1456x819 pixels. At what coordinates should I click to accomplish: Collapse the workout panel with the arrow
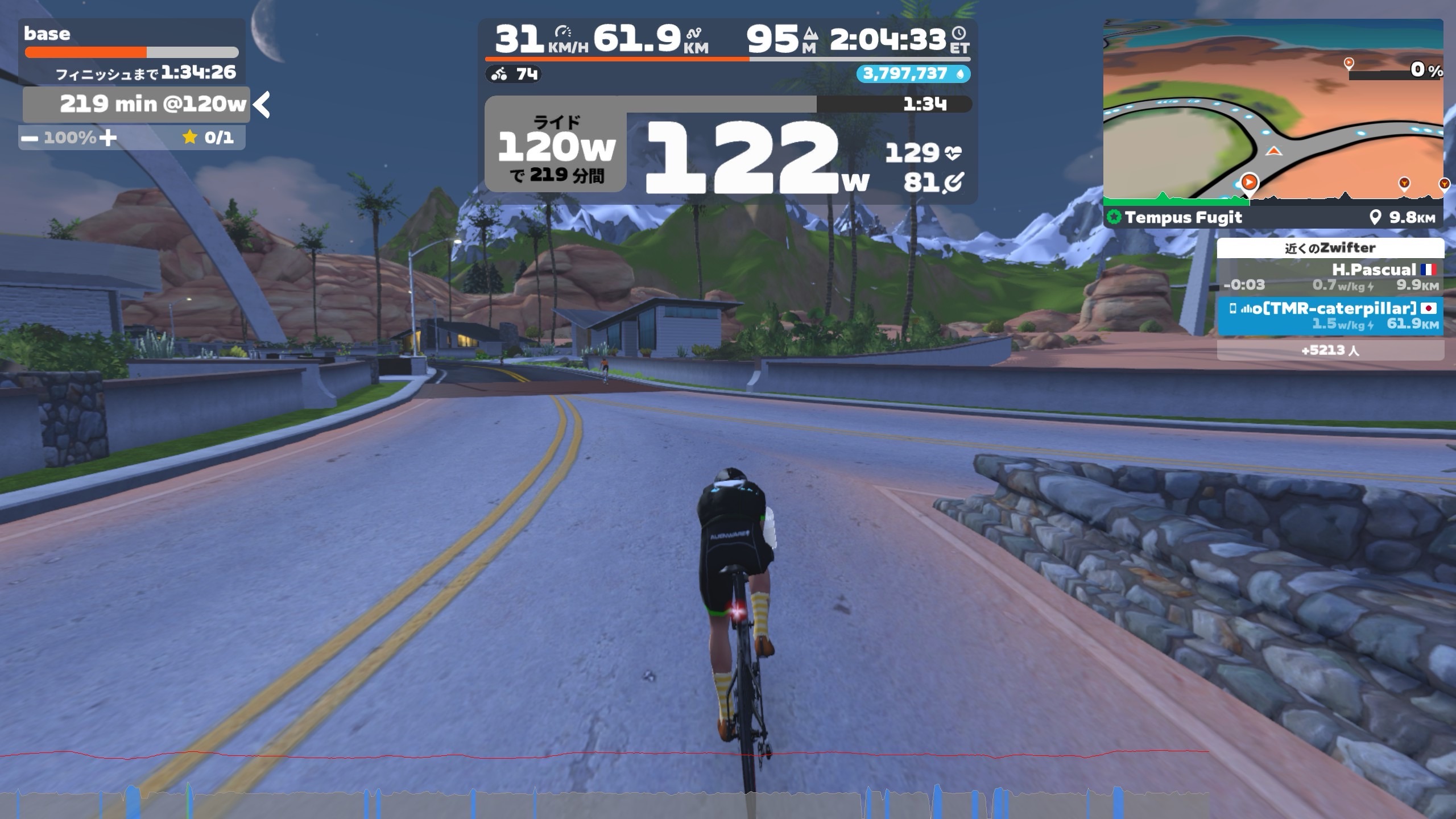[262, 105]
